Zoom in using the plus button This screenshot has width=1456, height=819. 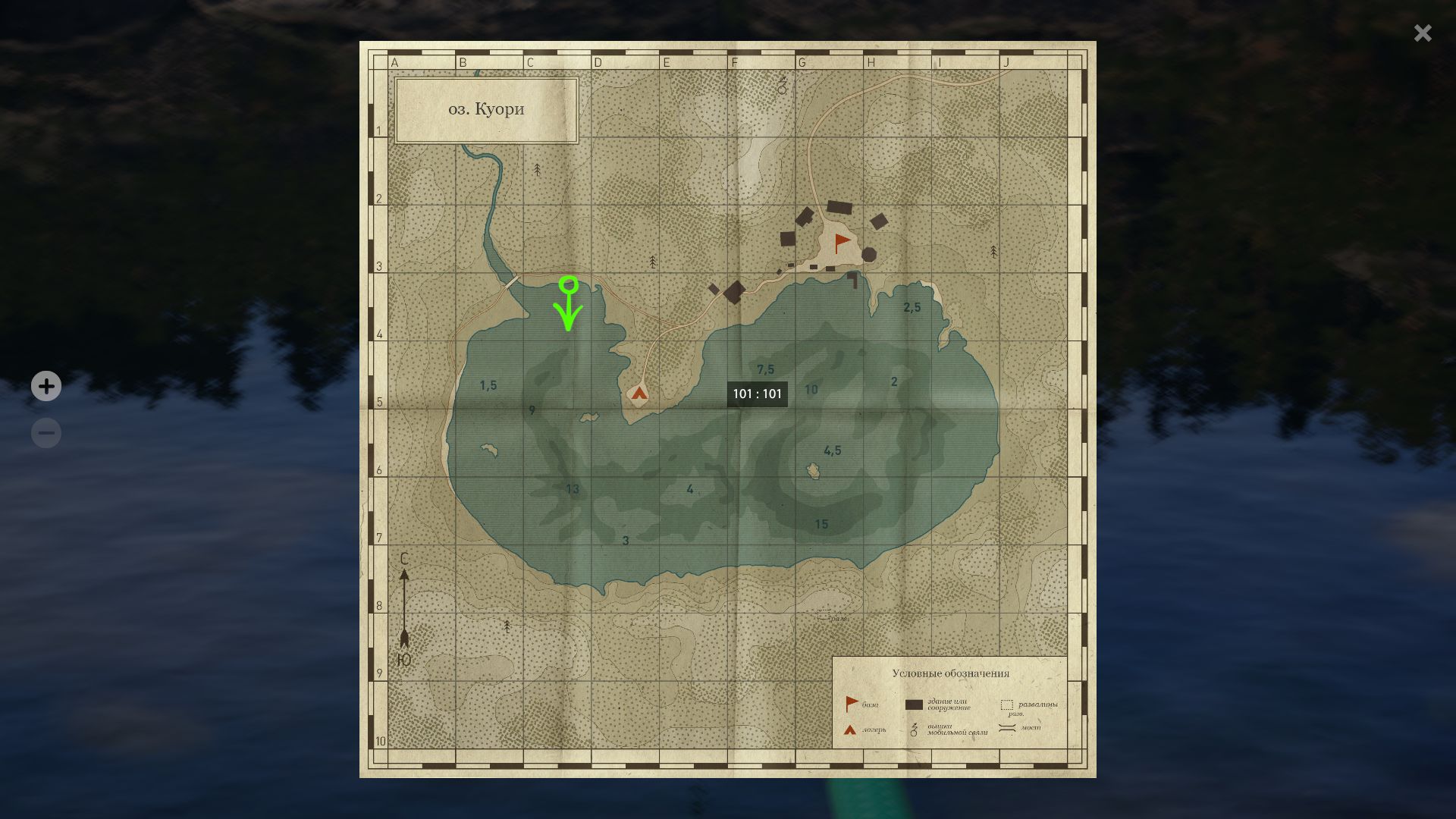(x=46, y=386)
